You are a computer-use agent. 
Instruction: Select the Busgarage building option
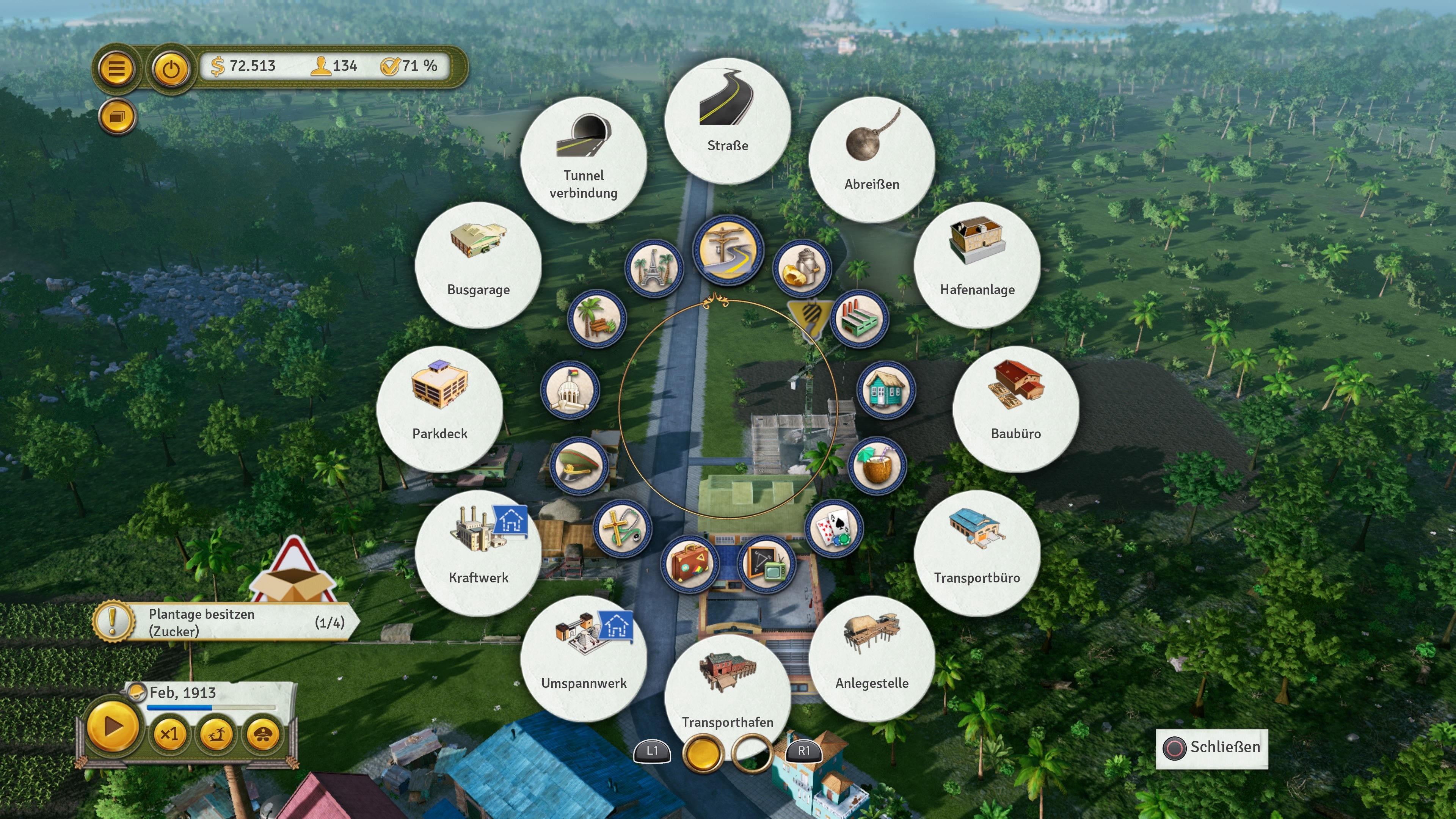(479, 264)
